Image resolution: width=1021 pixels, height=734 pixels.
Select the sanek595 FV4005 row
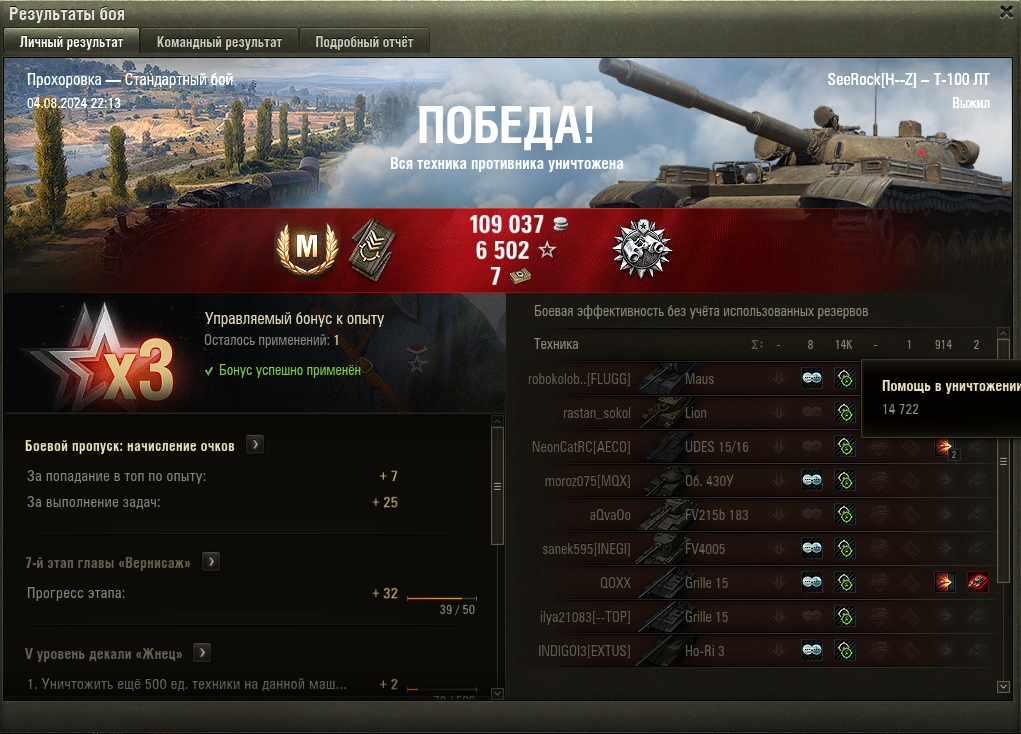tap(700, 548)
